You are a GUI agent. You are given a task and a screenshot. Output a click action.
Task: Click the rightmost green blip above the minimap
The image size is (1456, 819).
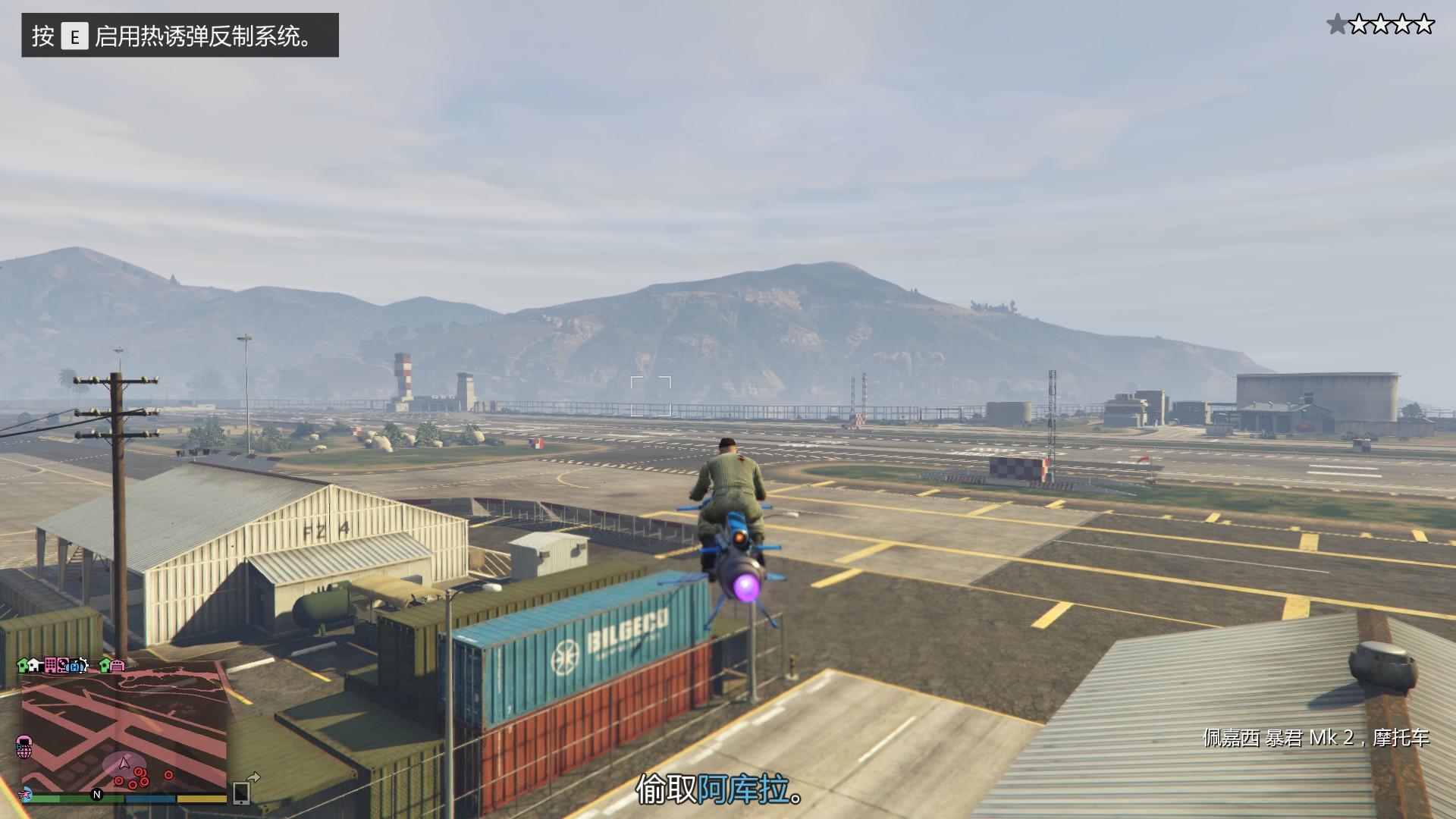coord(103,665)
